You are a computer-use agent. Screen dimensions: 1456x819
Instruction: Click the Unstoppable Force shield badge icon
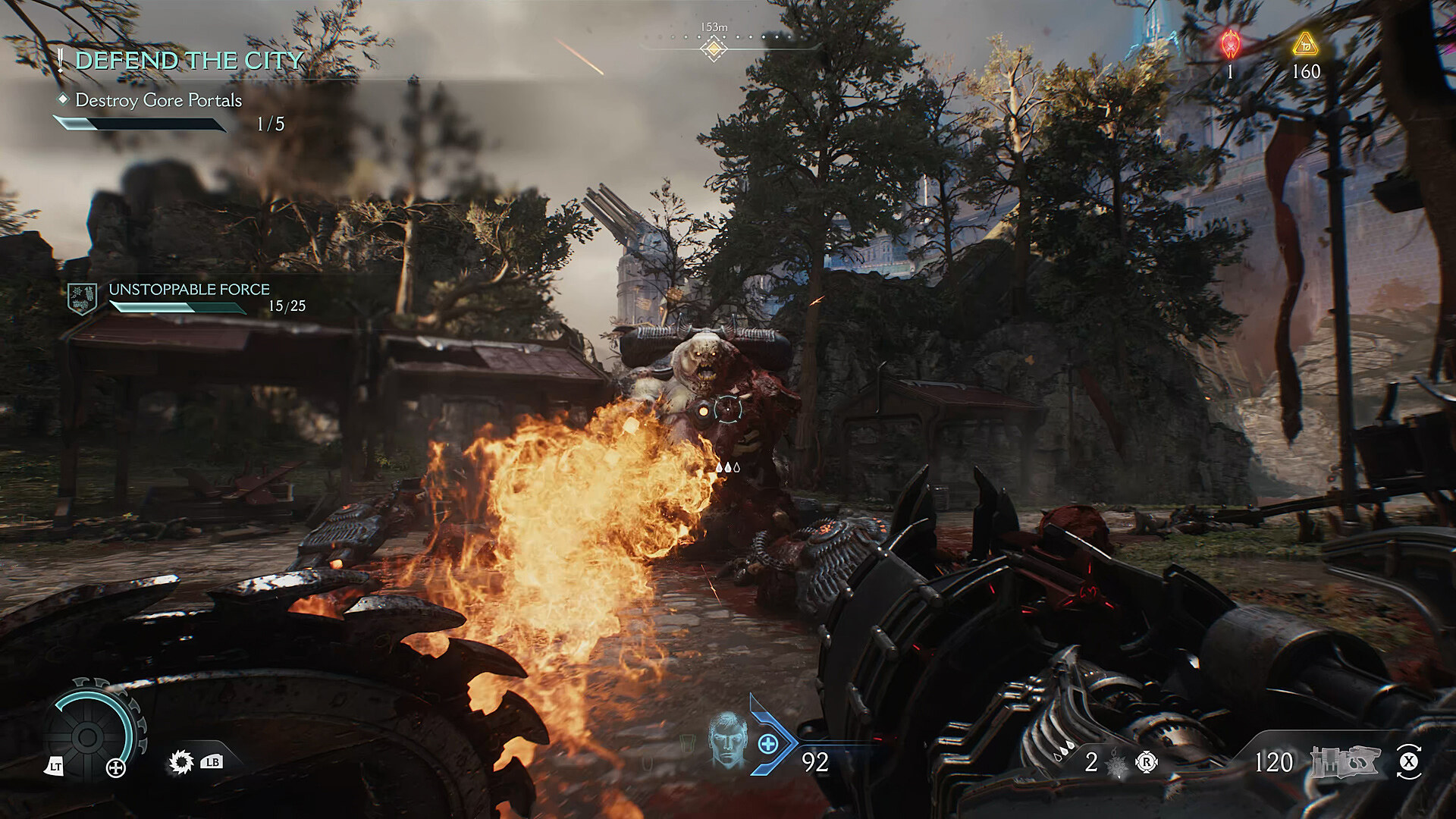[x=82, y=299]
